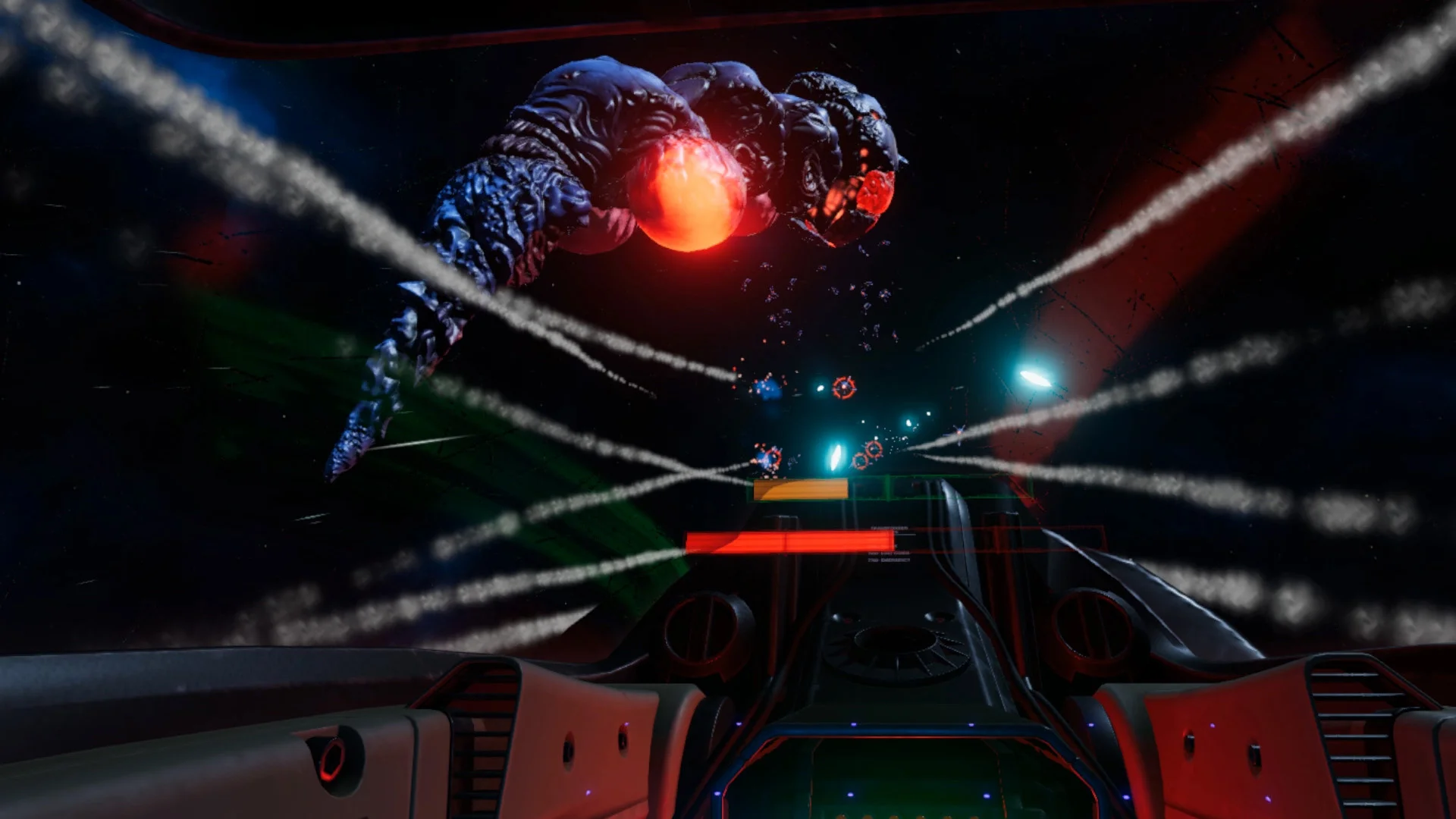Target the circular red enemy reticle marker
The image size is (1456, 819).
point(843,388)
